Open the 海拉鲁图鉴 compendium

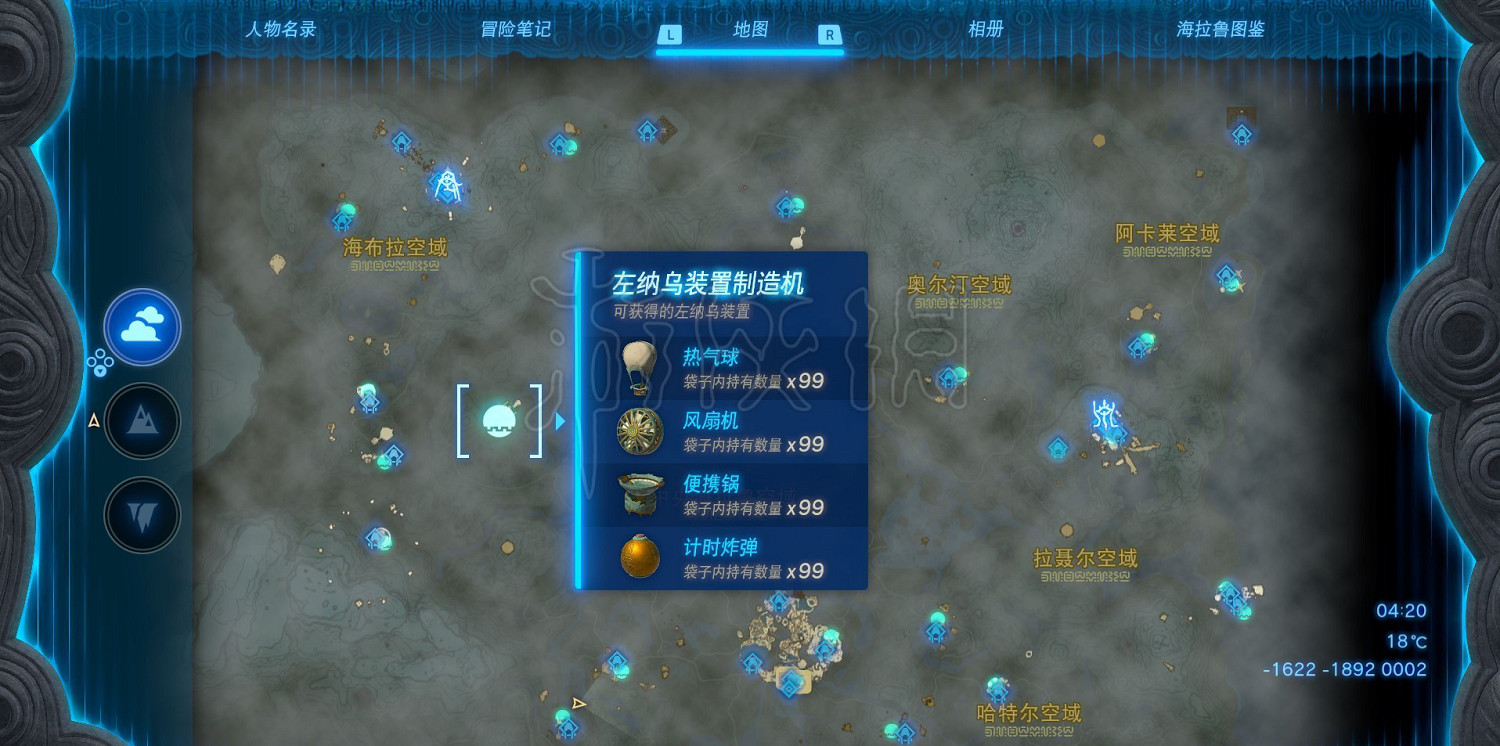(1222, 29)
